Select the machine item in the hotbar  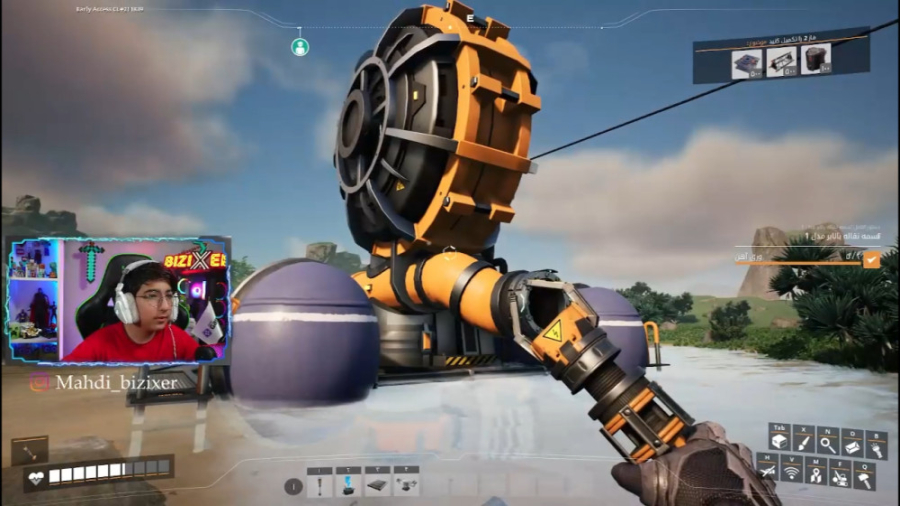[x=407, y=486]
